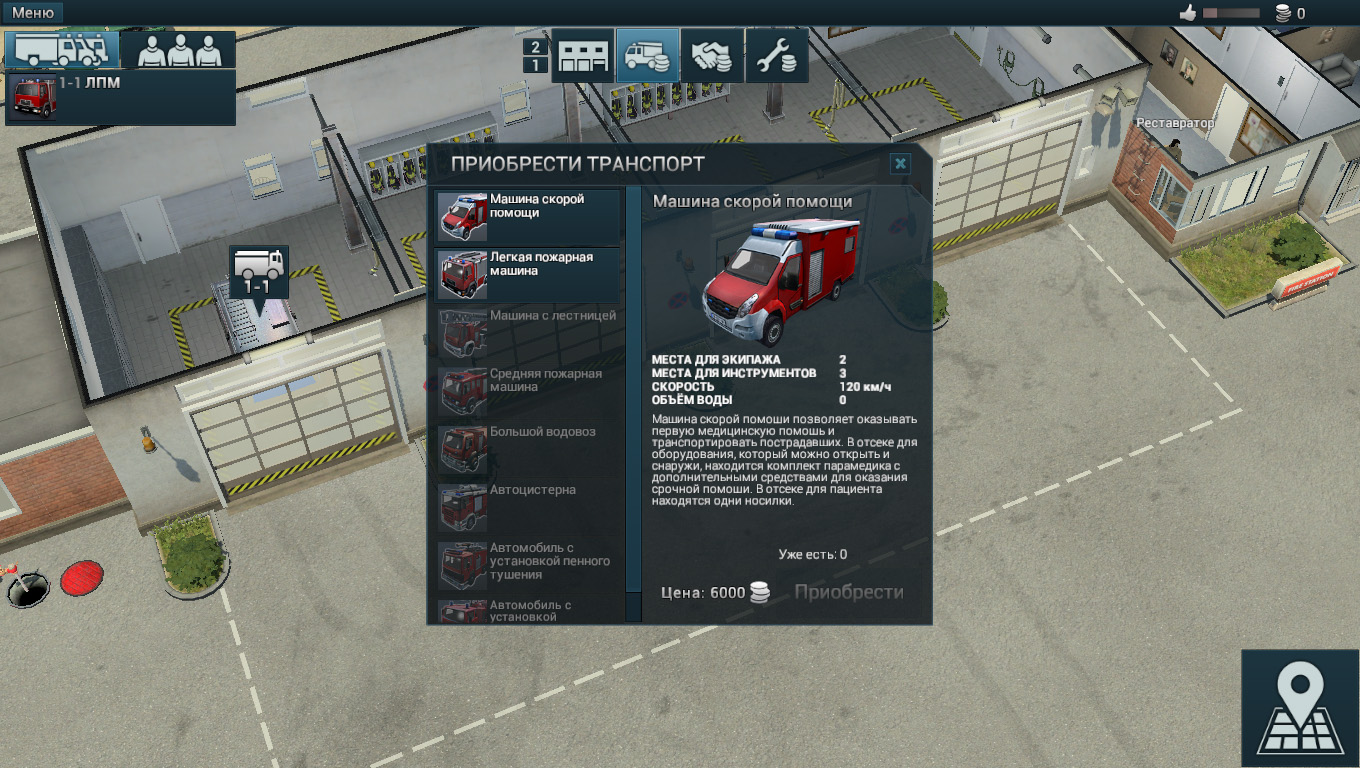Viewport: 1360px width, 768px height.
Task: Select Машина с лестницей list entry
Action: click(x=528, y=332)
